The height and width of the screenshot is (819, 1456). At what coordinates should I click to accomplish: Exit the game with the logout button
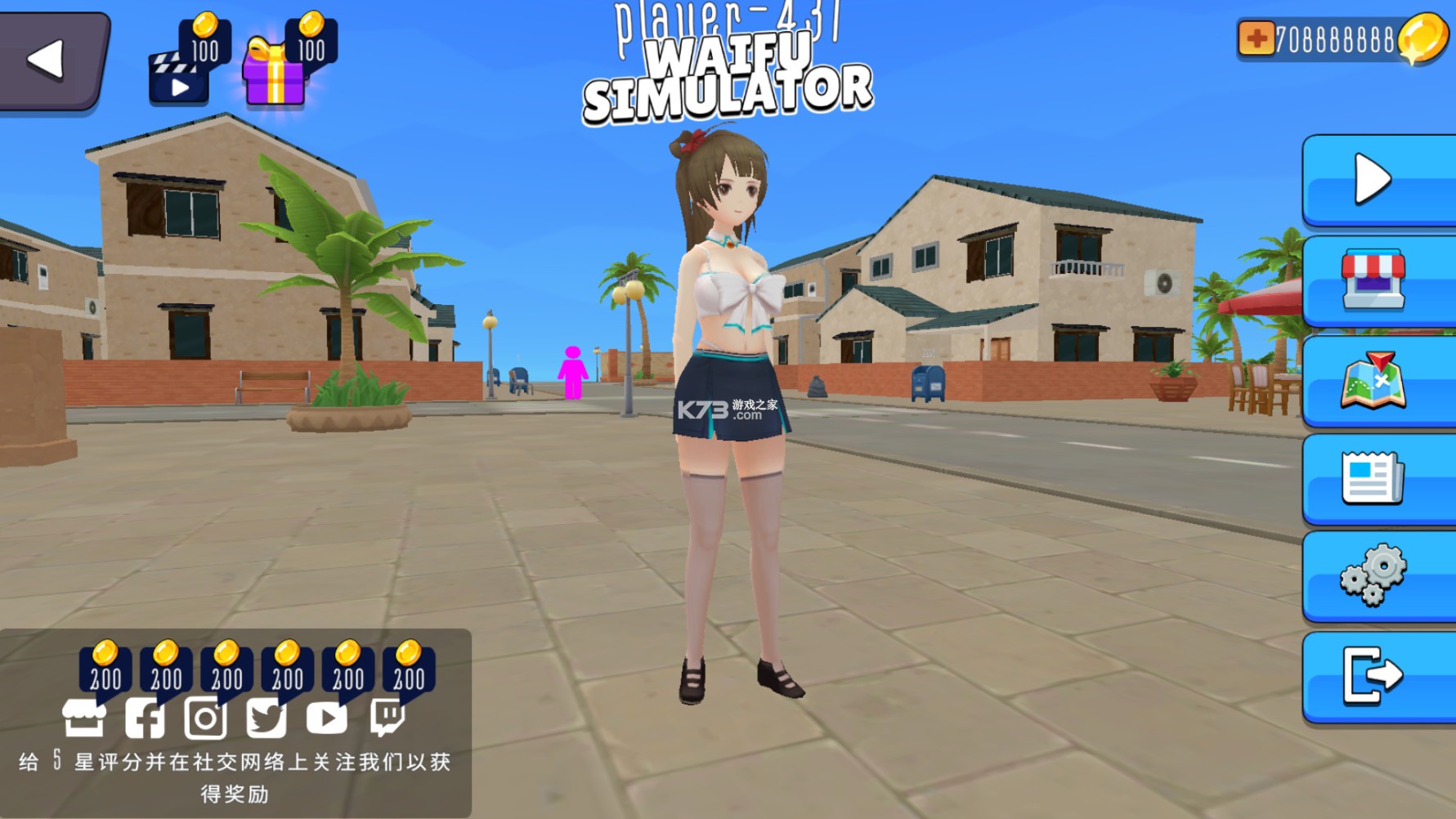click(x=1377, y=675)
